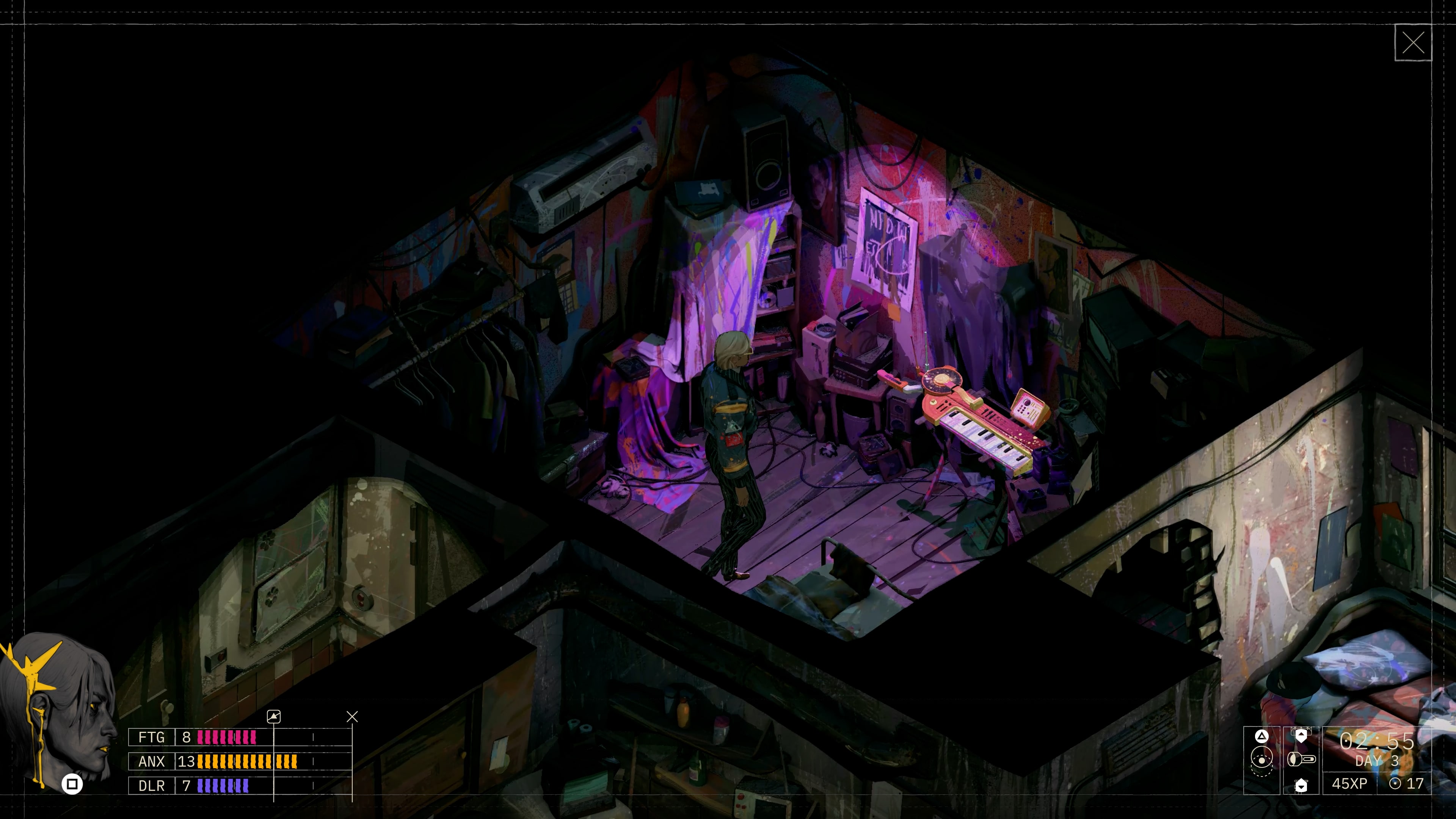Collapse the lower shield panel section

(x=1301, y=786)
